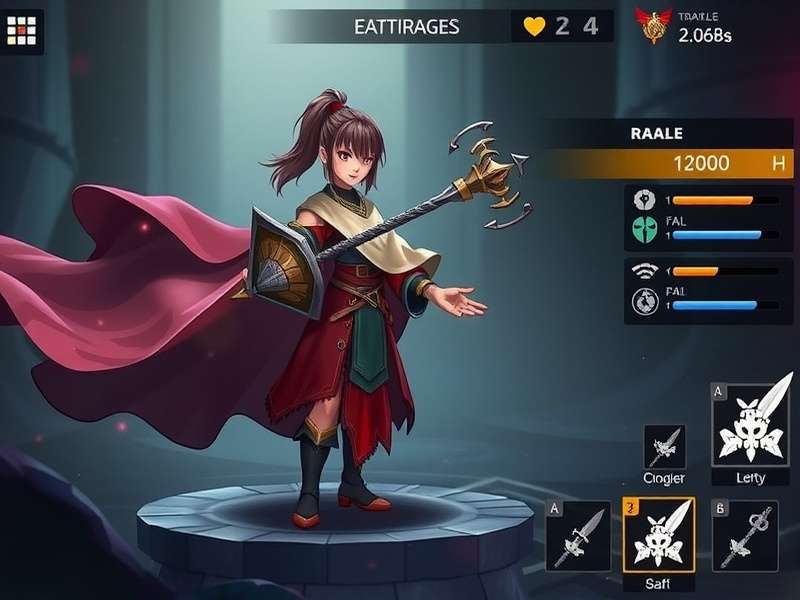
Task: Select the EATTIRAGES header tab
Action: click(407, 27)
